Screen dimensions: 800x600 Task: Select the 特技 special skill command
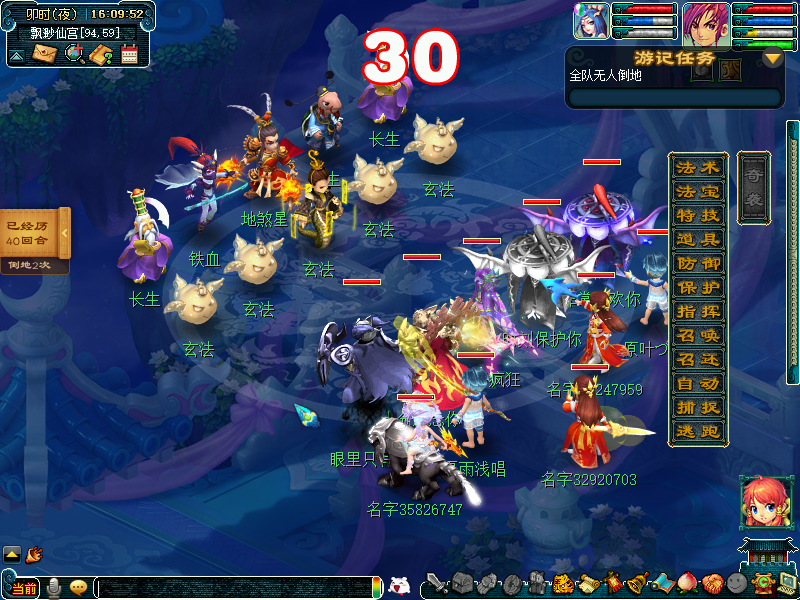tap(697, 215)
